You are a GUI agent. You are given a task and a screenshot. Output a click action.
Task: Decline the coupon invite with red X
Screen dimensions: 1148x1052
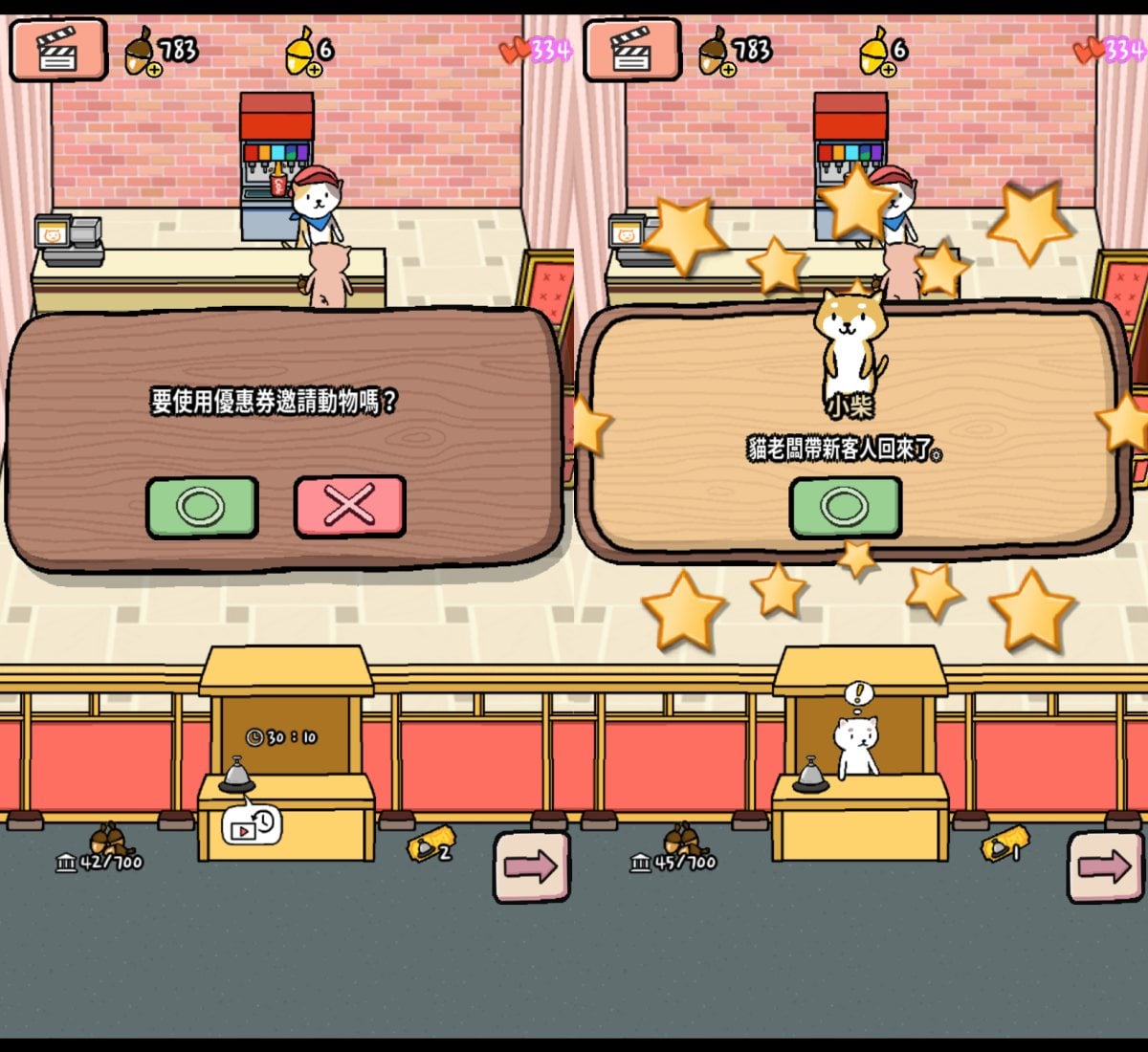point(349,506)
